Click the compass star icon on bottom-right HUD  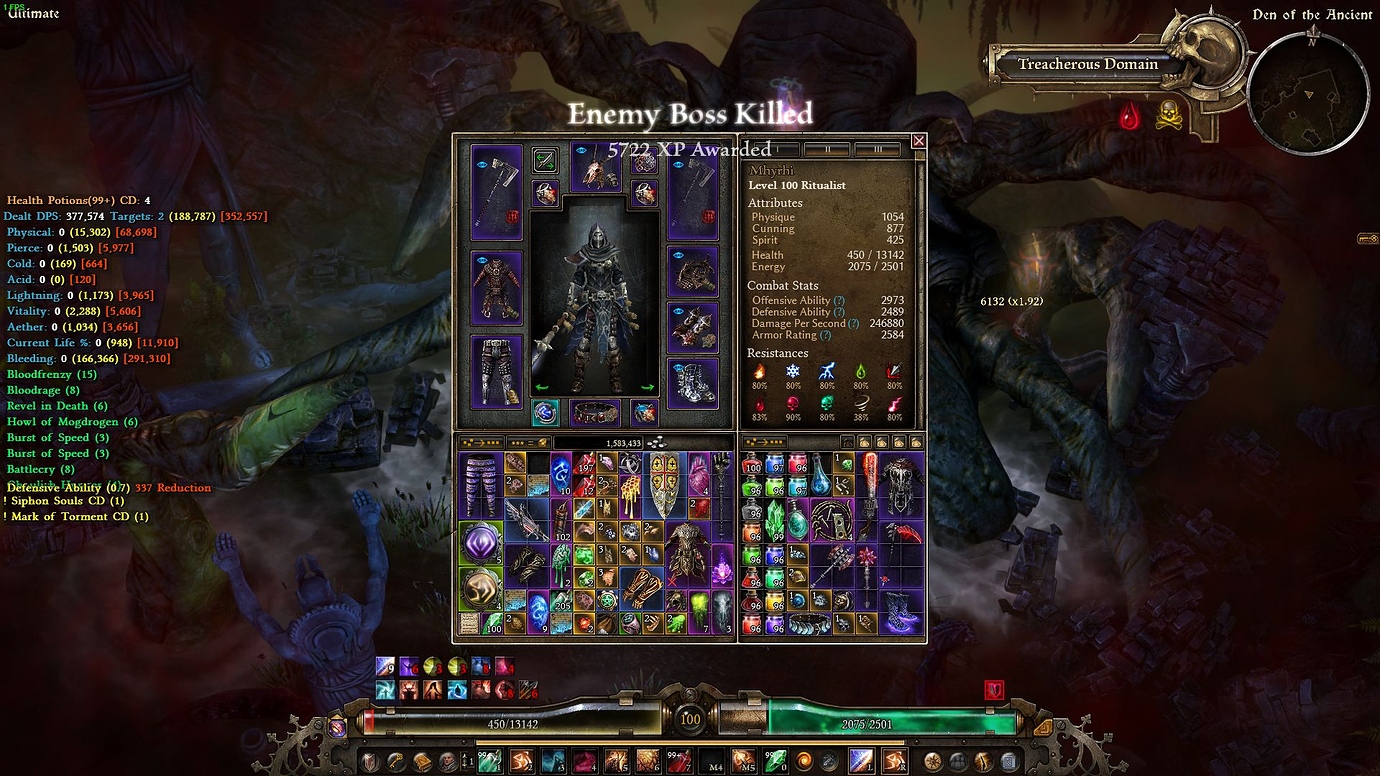[931, 760]
